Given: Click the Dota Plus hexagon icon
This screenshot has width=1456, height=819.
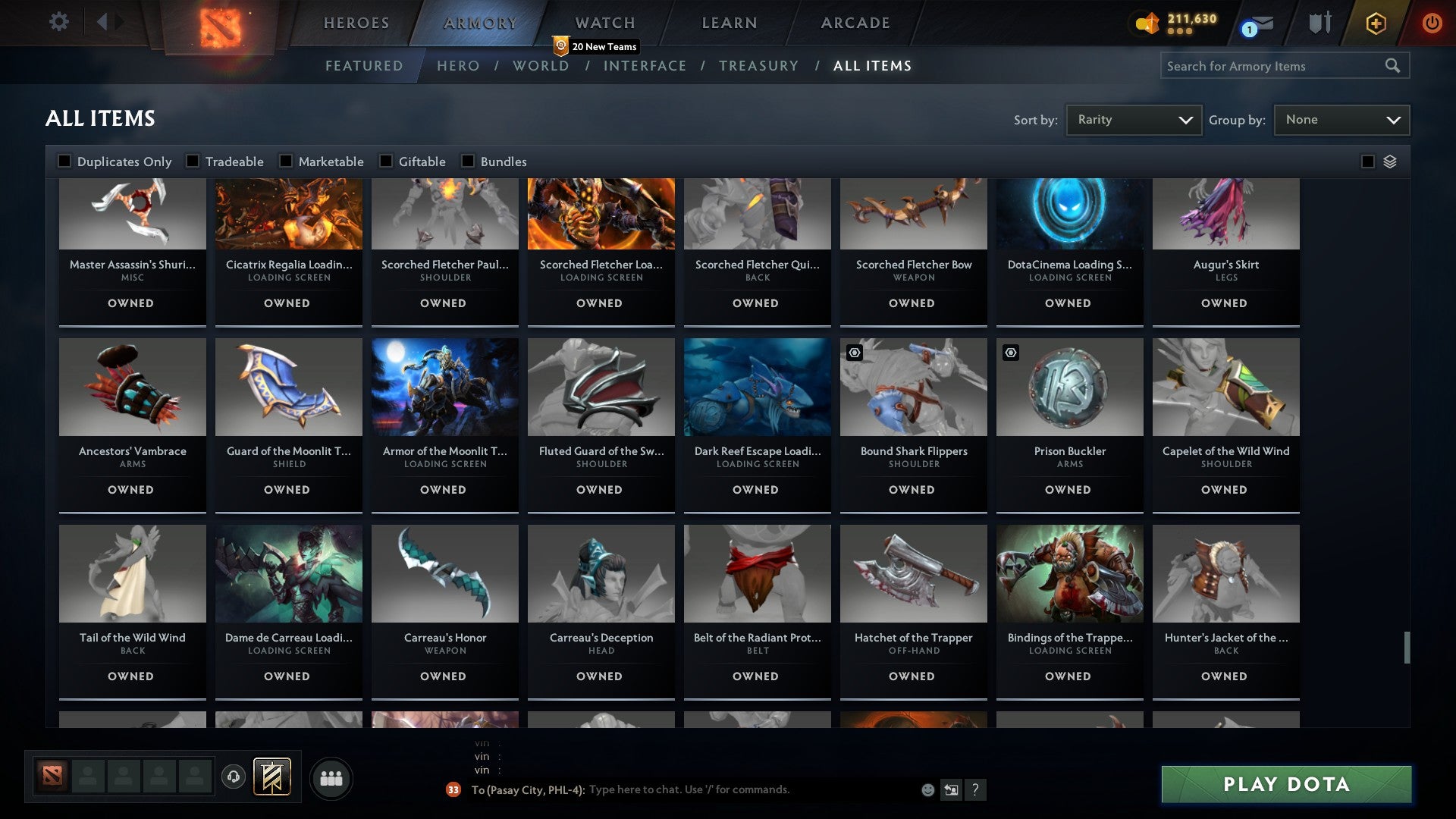Looking at the screenshot, I should point(1375,23).
